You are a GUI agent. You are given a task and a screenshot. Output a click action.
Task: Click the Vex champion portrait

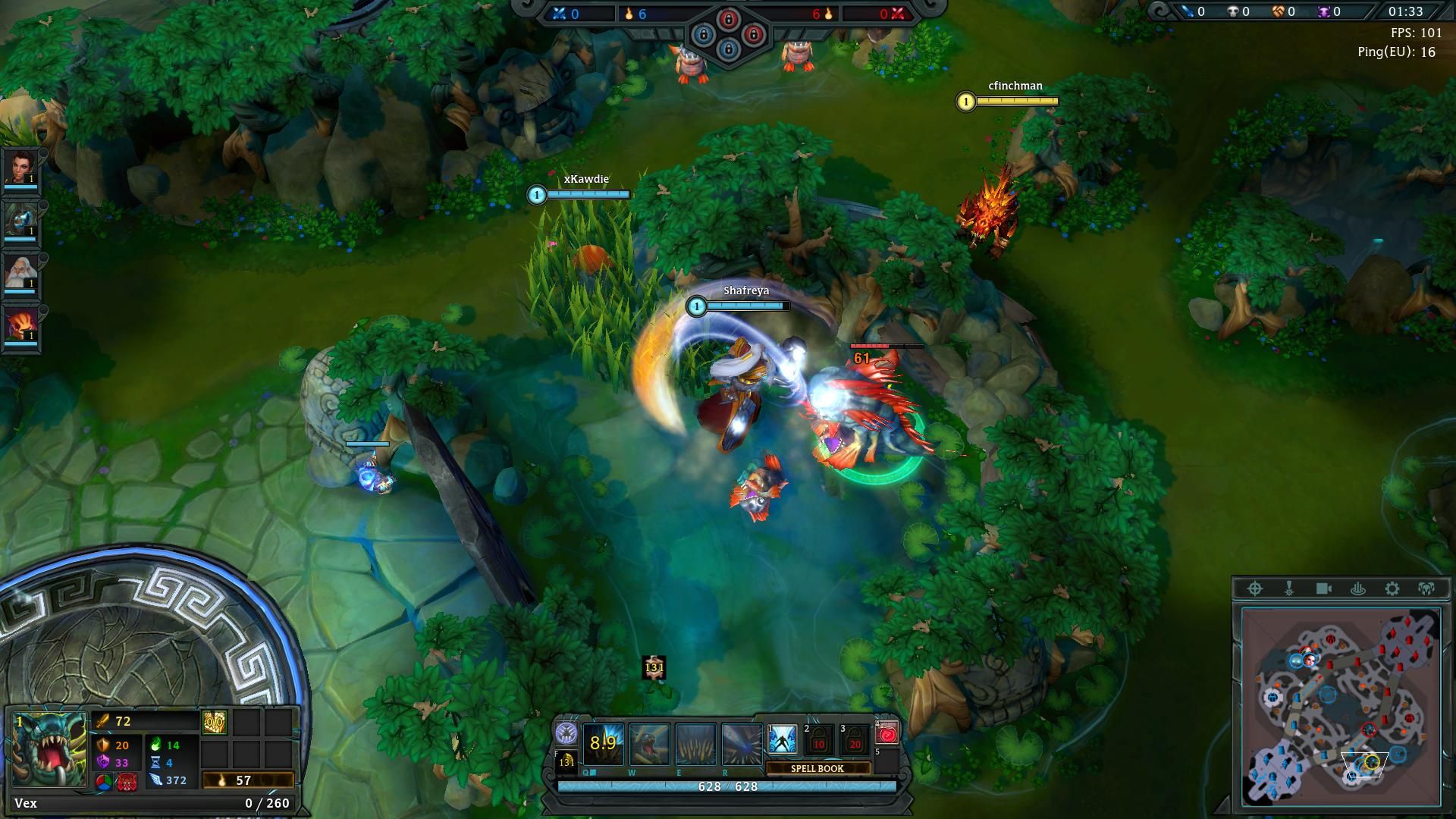pos(49,749)
